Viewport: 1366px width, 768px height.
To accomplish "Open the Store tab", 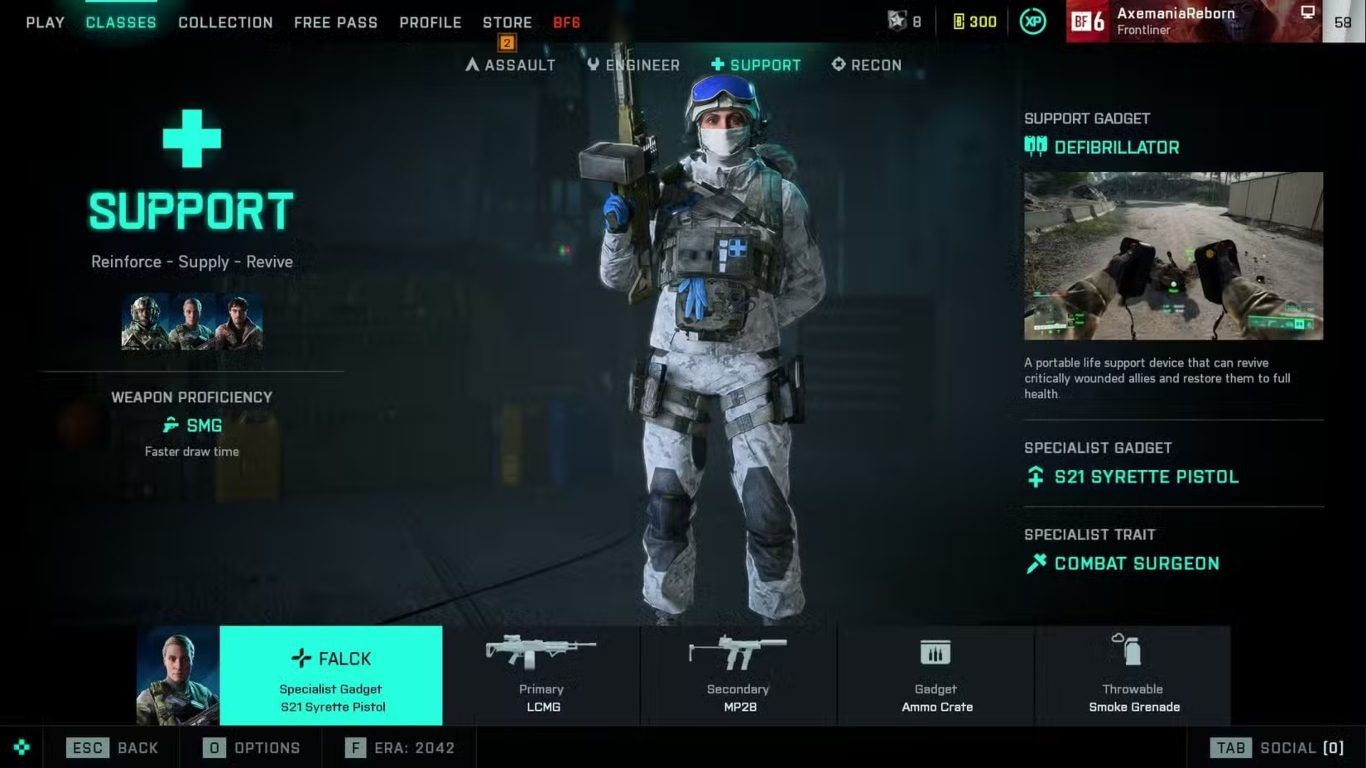I will 507,22.
